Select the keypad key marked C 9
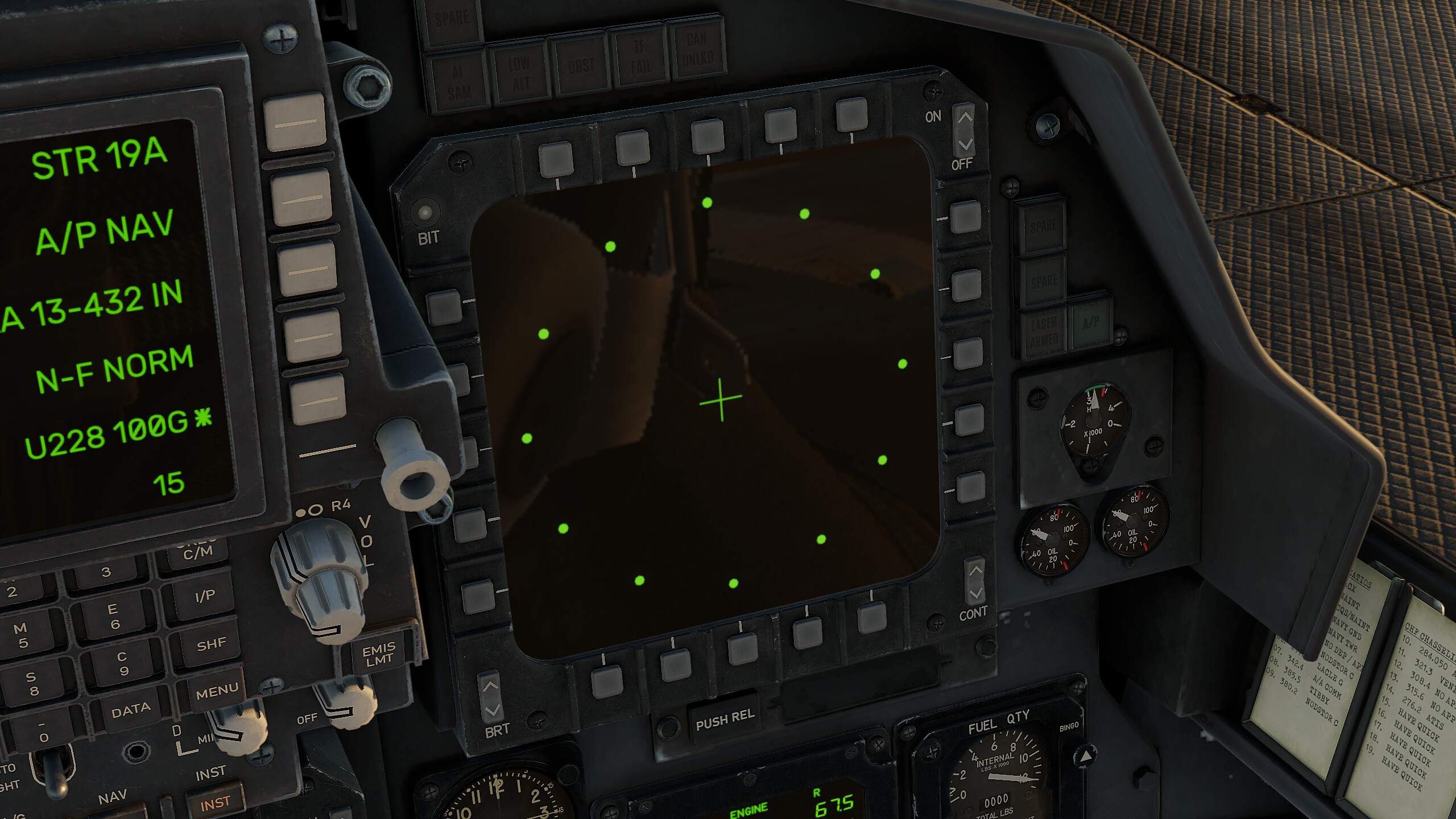This screenshot has height=819, width=1456. [x=122, y=663]
